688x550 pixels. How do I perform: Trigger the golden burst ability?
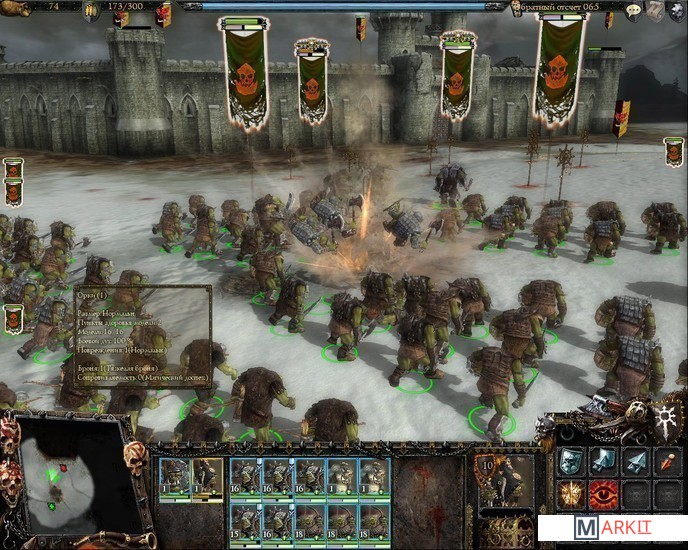(x=570, y=493)
